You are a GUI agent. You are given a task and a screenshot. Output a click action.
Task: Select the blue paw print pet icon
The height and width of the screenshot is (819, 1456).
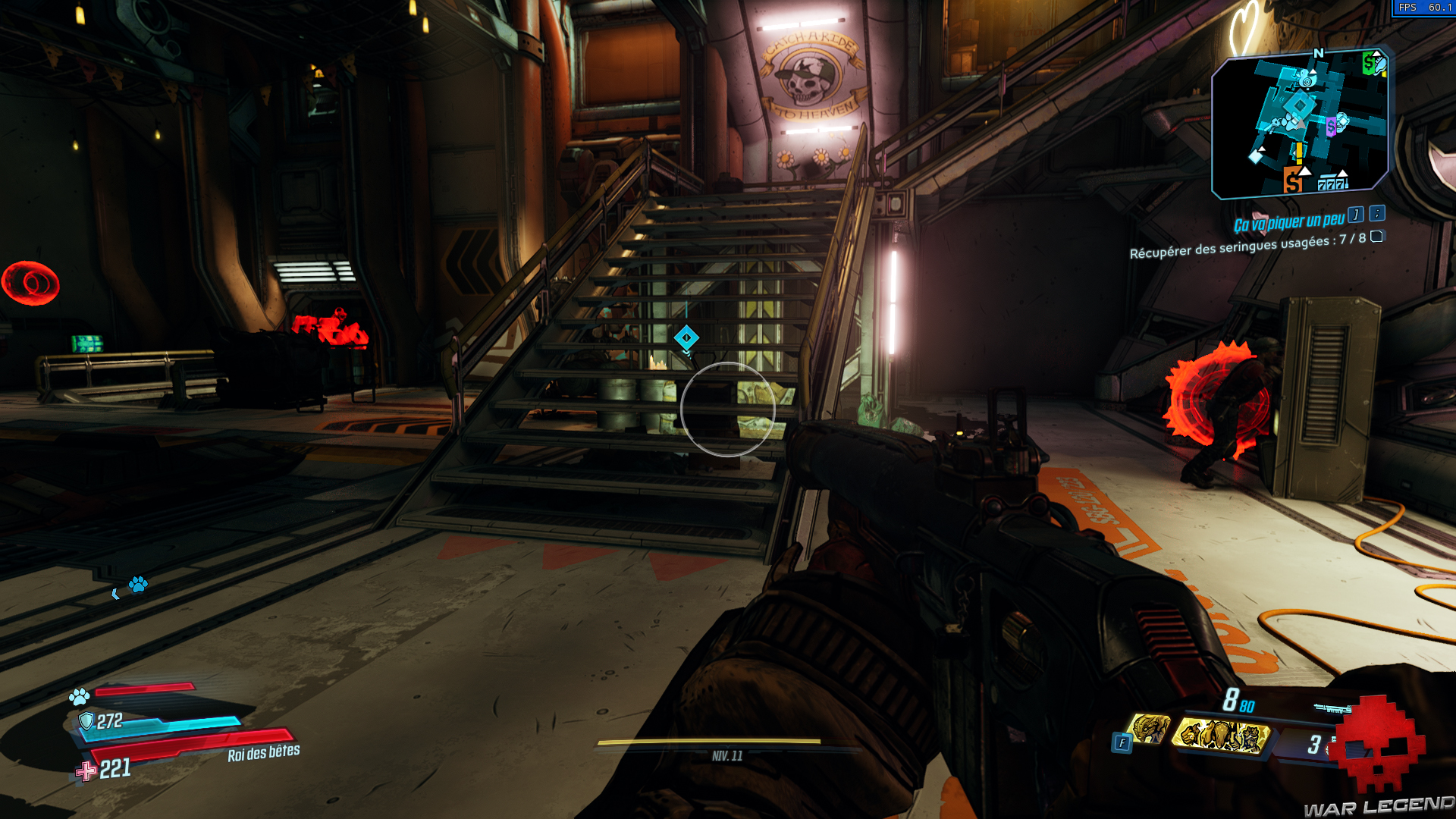[78, 696]
